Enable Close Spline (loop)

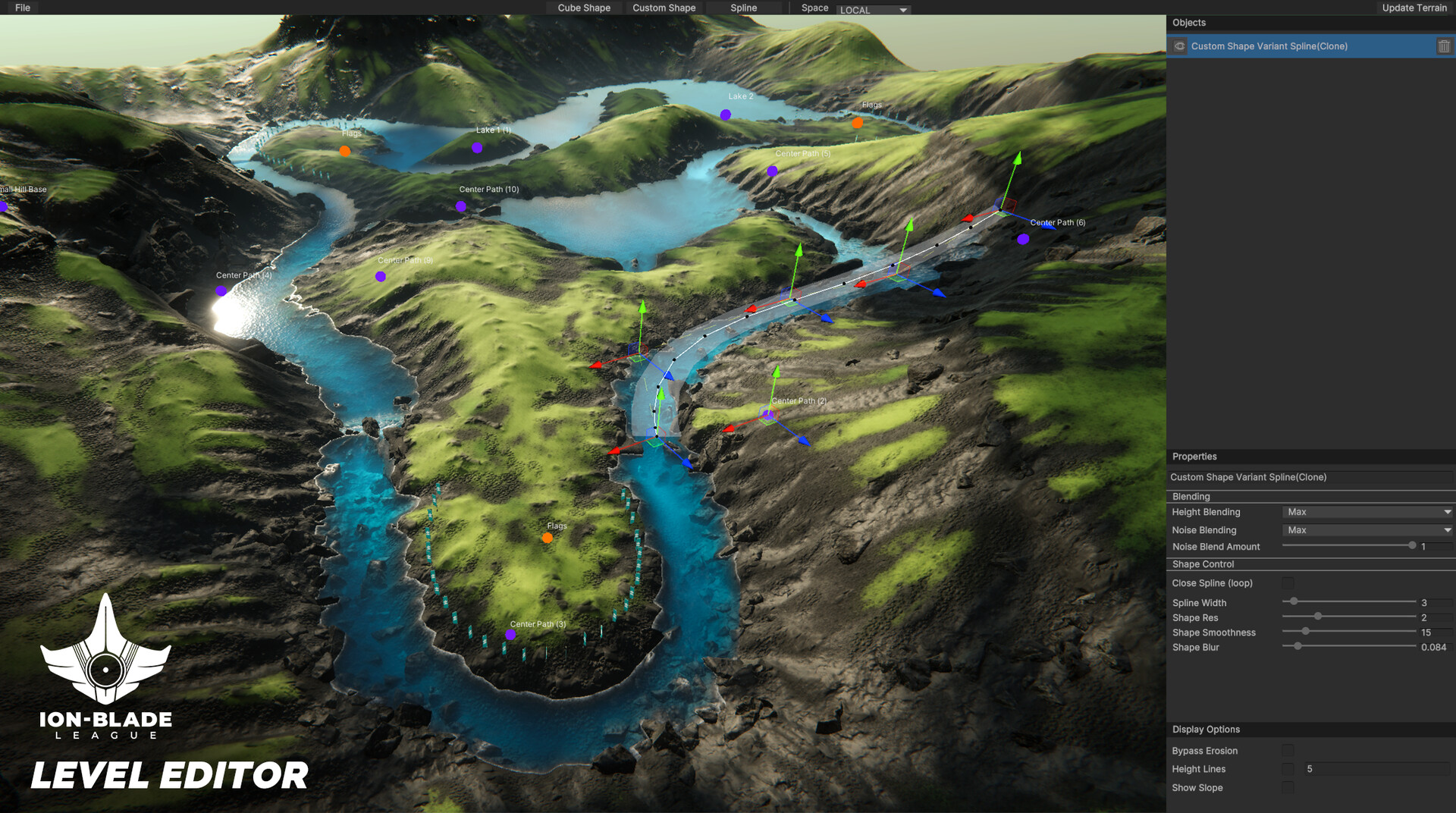(x=1288, y=582)
